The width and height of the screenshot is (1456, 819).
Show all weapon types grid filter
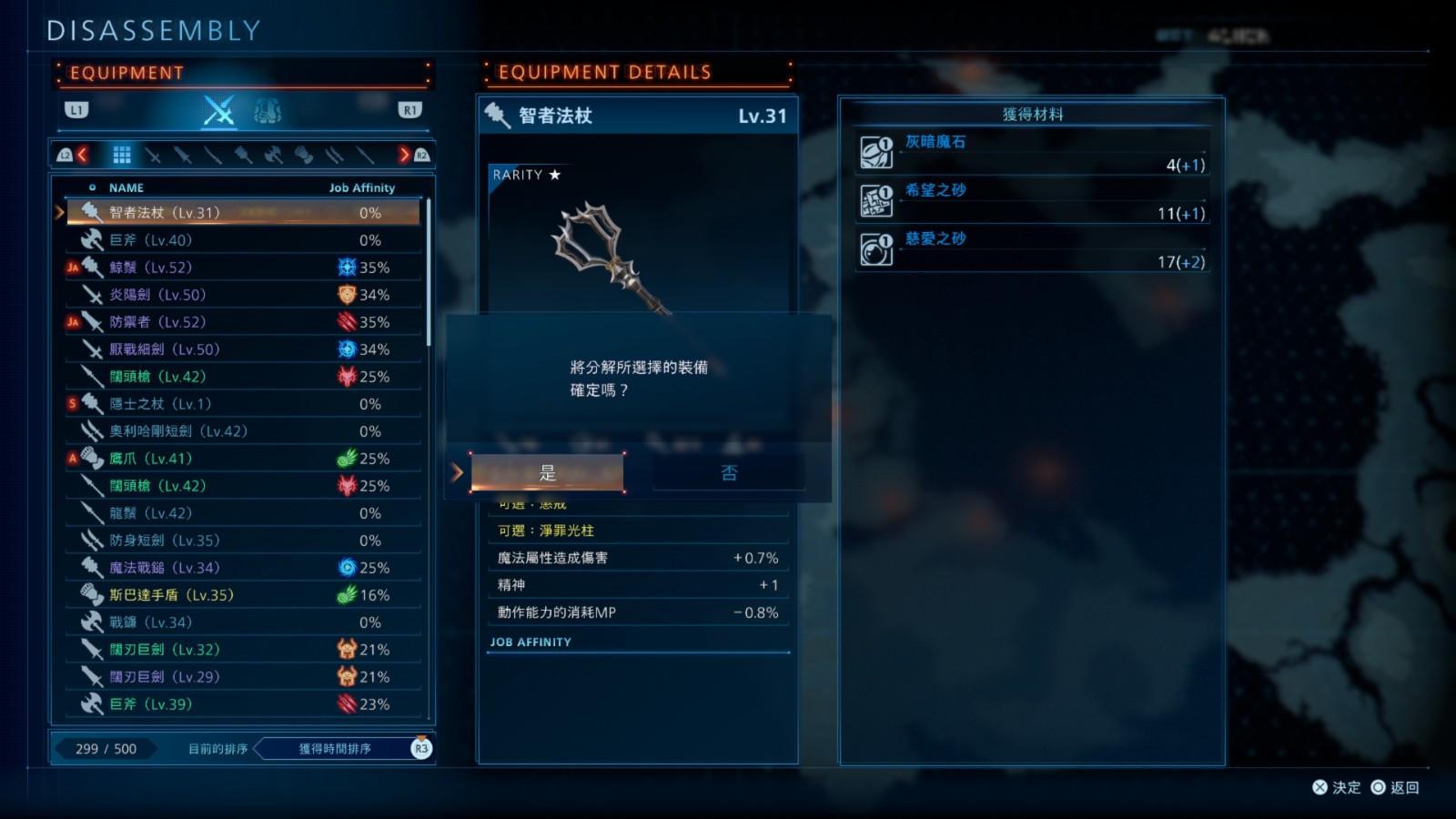(x=122, y=156)
